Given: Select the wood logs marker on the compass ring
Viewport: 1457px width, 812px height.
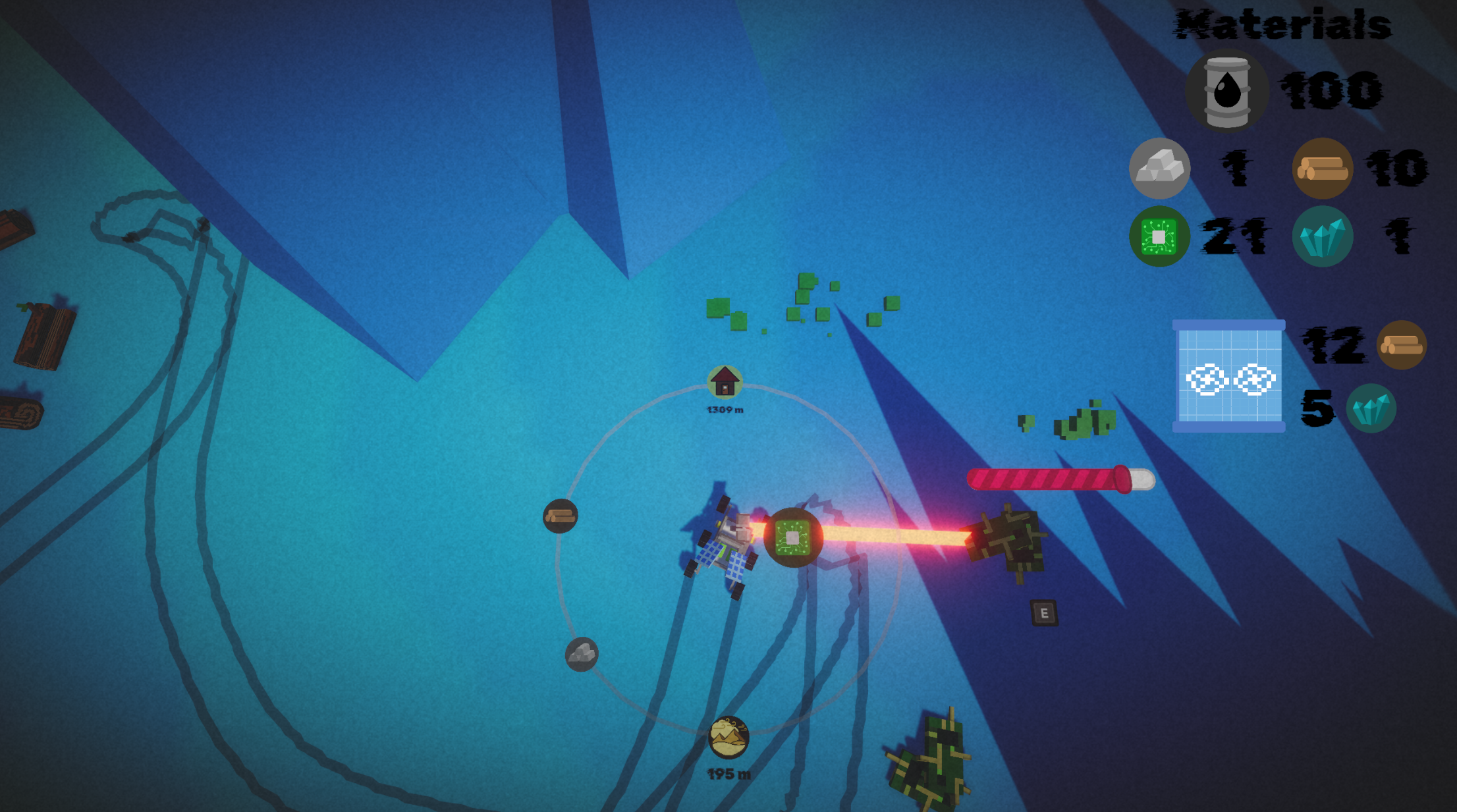Looking at the screenshot, I should click(560, 516).
